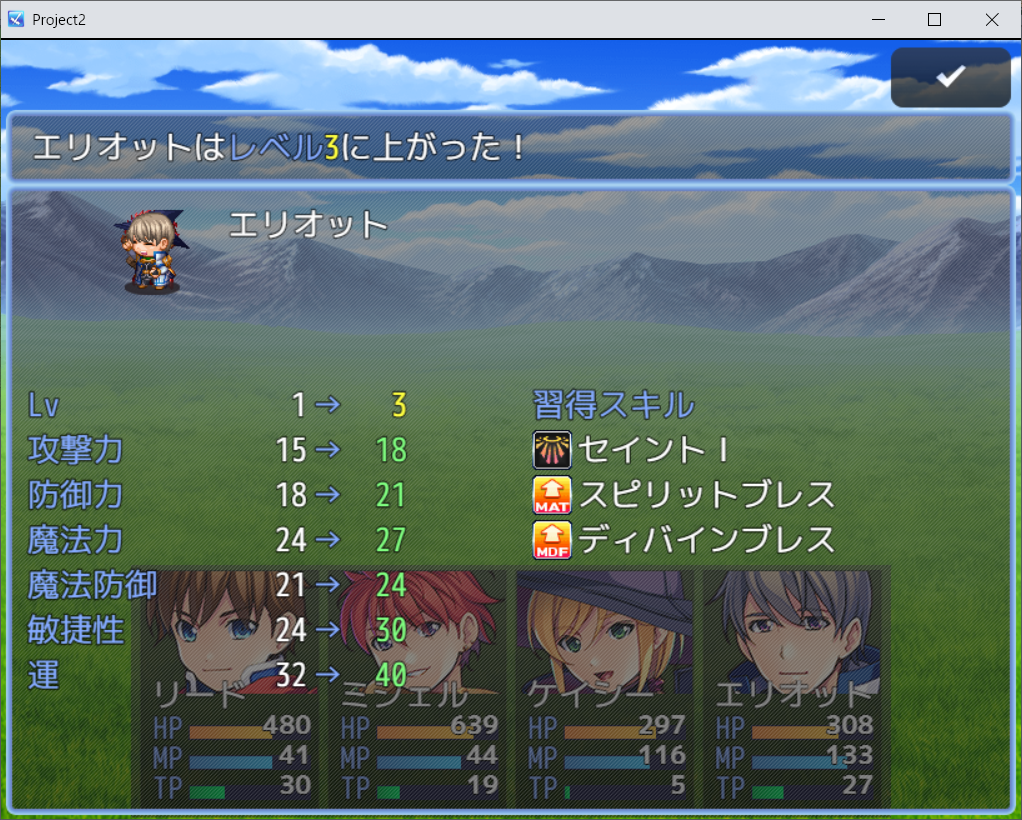Select the スピリットブレス skill entry
This screenshot has height=820, width=1022.
(684, 494)
